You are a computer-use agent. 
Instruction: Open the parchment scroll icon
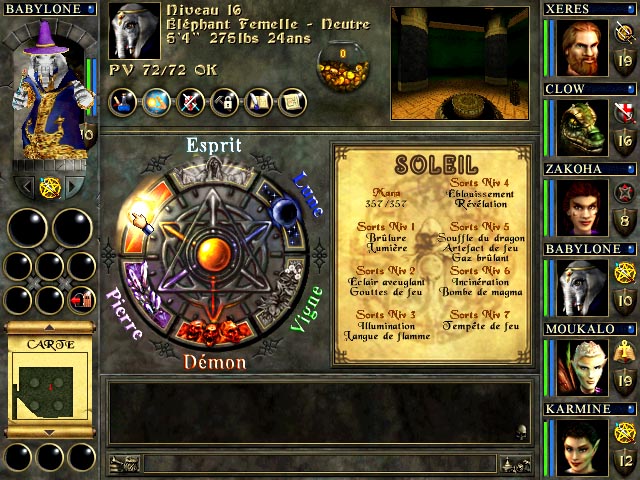click(x=294, y=100)
